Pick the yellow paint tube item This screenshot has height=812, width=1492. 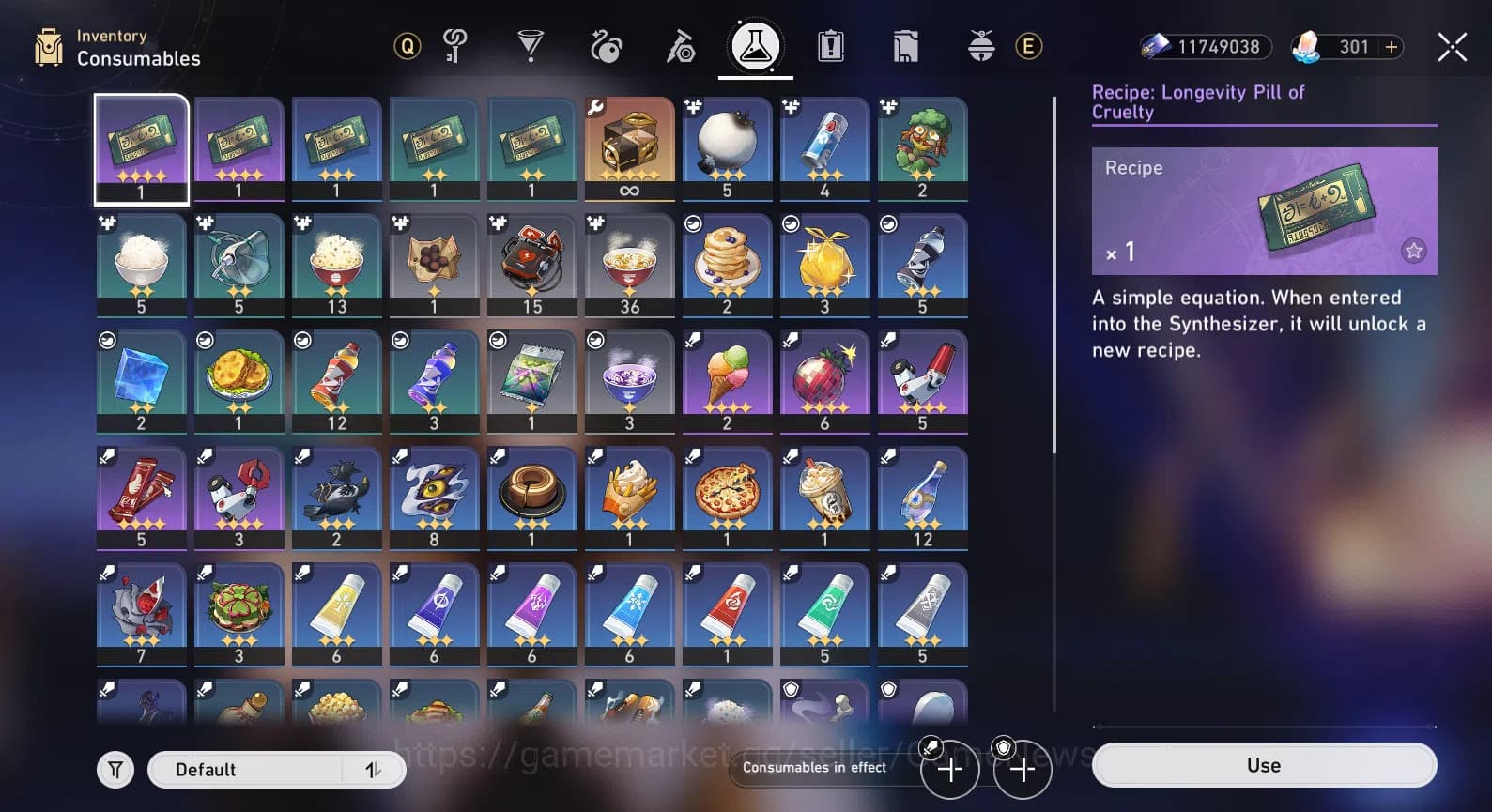coord(336,612)
